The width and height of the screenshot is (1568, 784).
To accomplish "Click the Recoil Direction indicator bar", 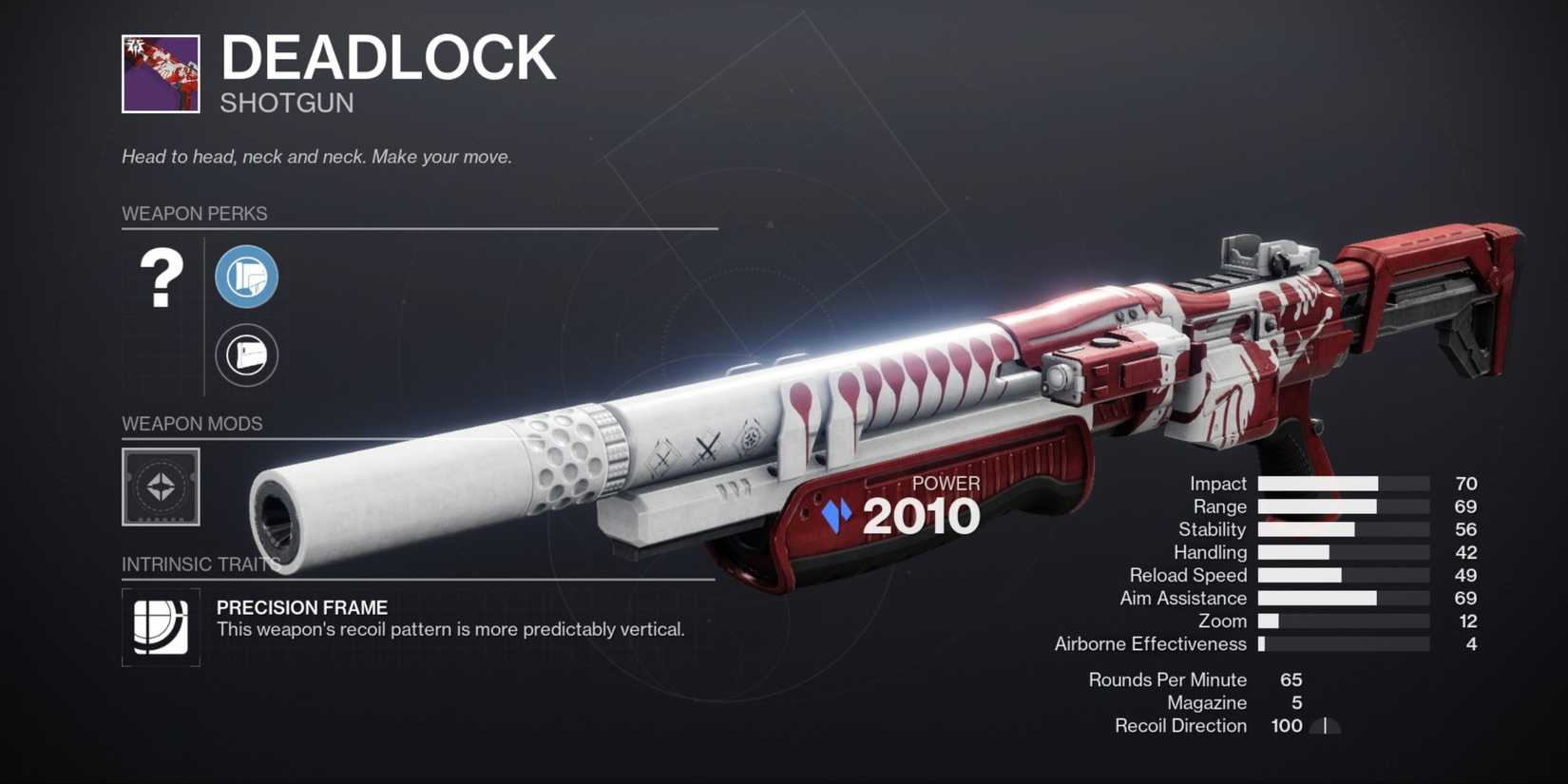I will (1324, 725).
